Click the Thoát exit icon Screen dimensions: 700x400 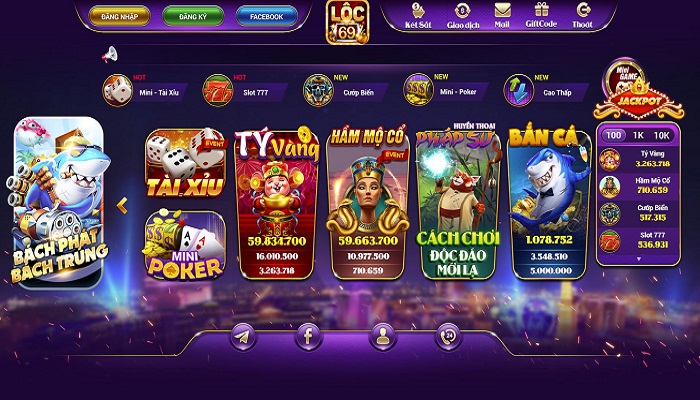click(x=584, y=14)
